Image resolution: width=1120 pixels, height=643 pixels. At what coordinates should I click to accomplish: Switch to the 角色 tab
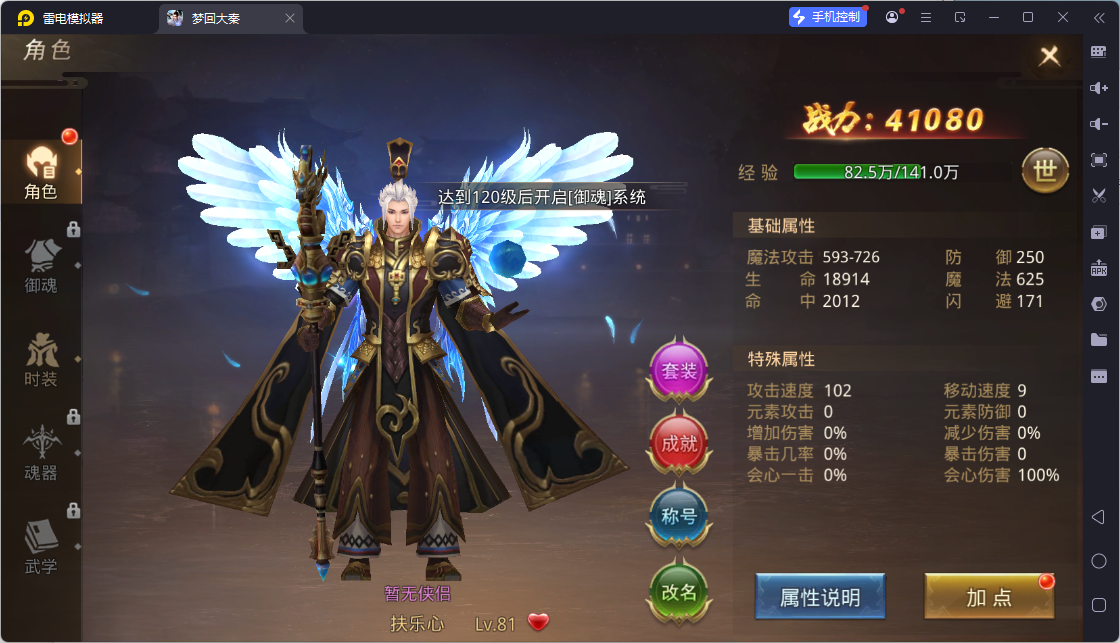[41, 170]
